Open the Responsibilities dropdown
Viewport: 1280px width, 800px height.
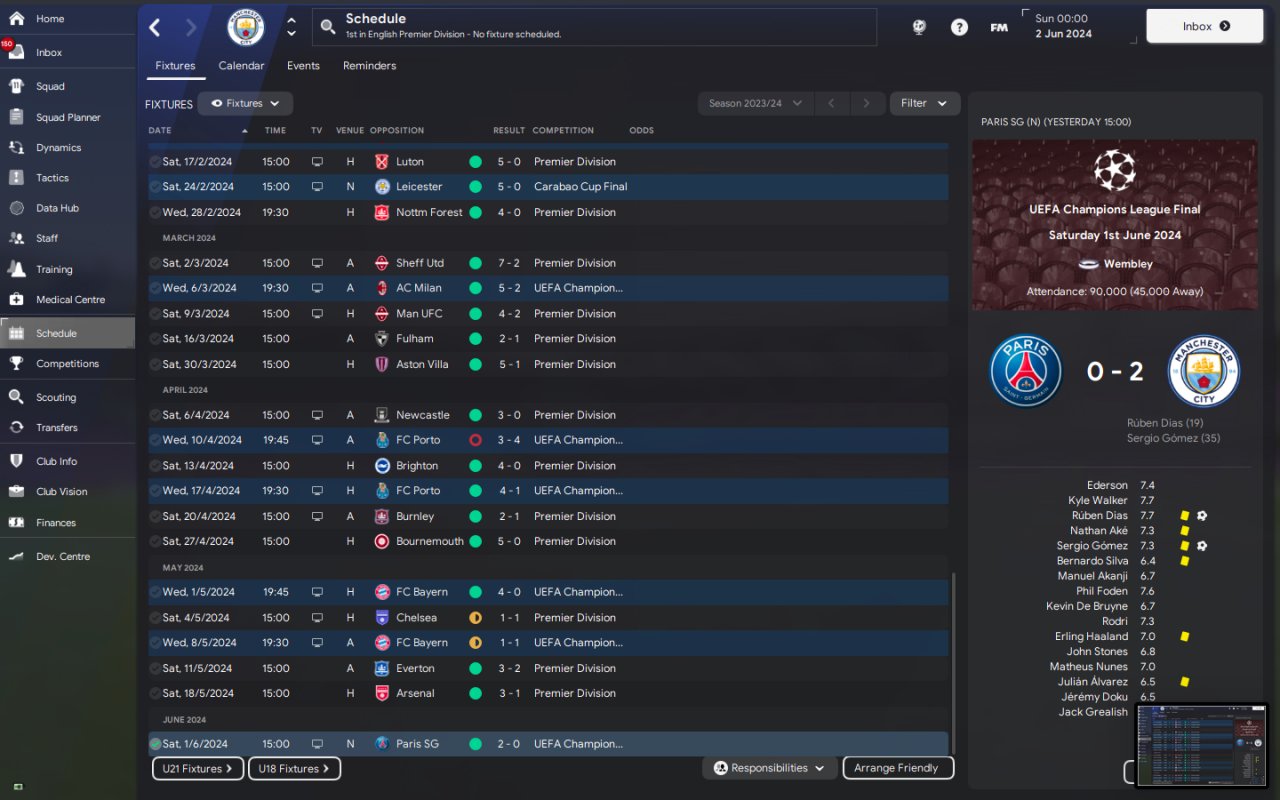tap(769, 768)
